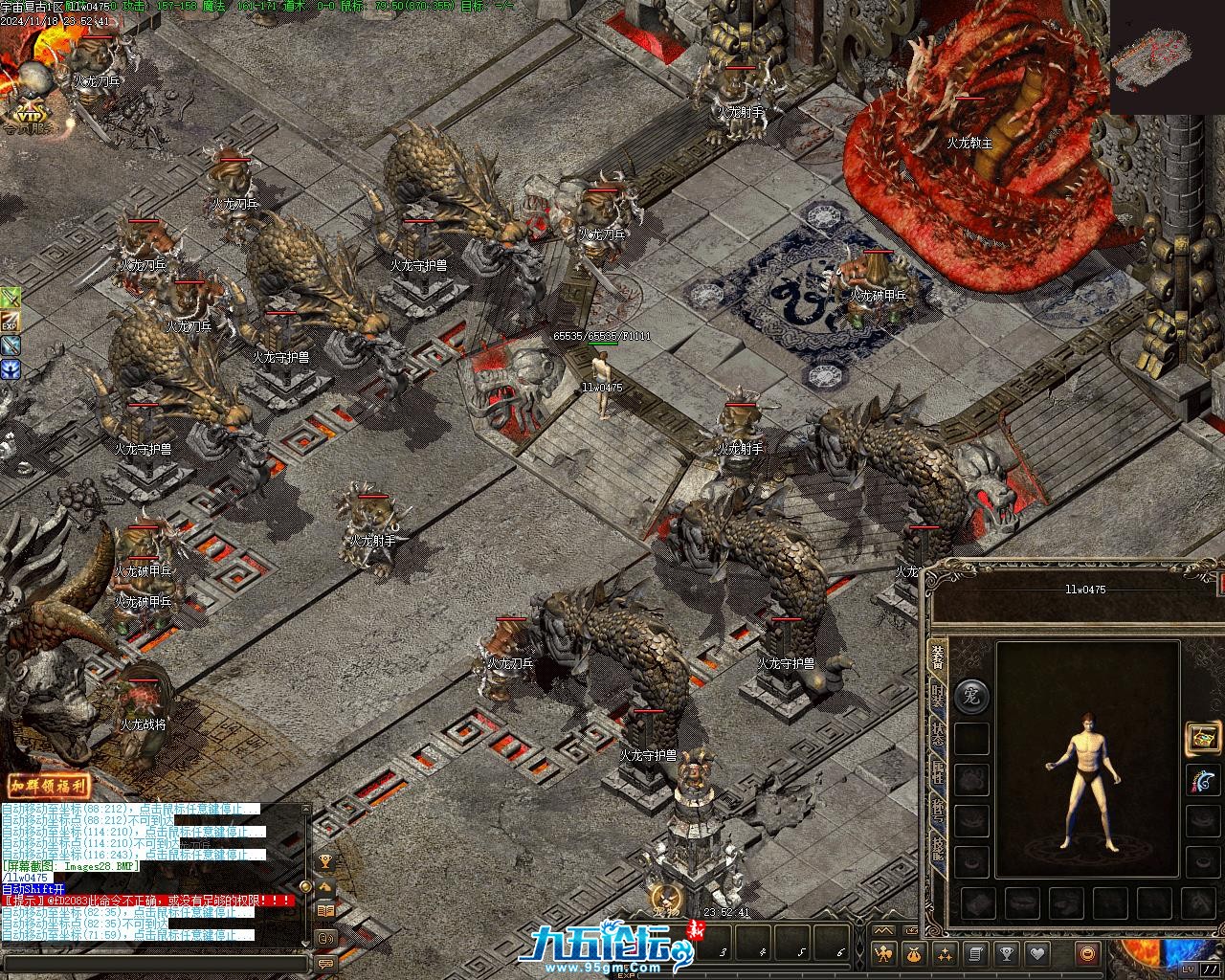Open the character warrior icon menu
Viewport: 1225px width, 980px height.
(884, 953)
